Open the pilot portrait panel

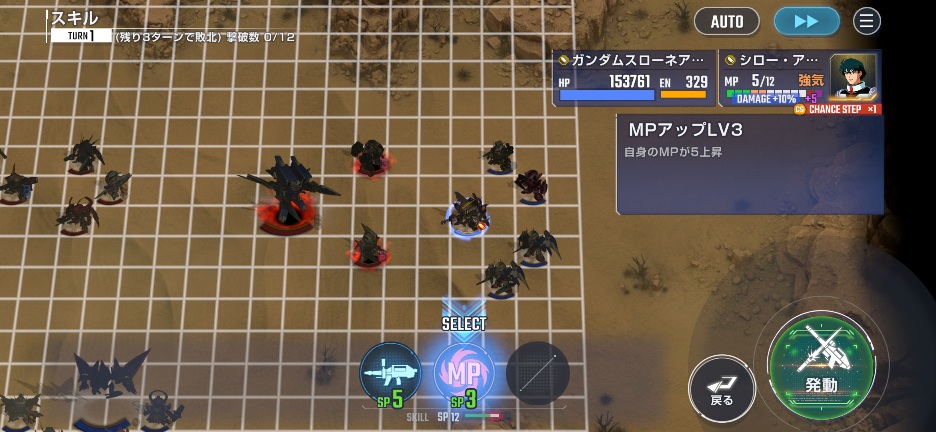pos(853,77)
